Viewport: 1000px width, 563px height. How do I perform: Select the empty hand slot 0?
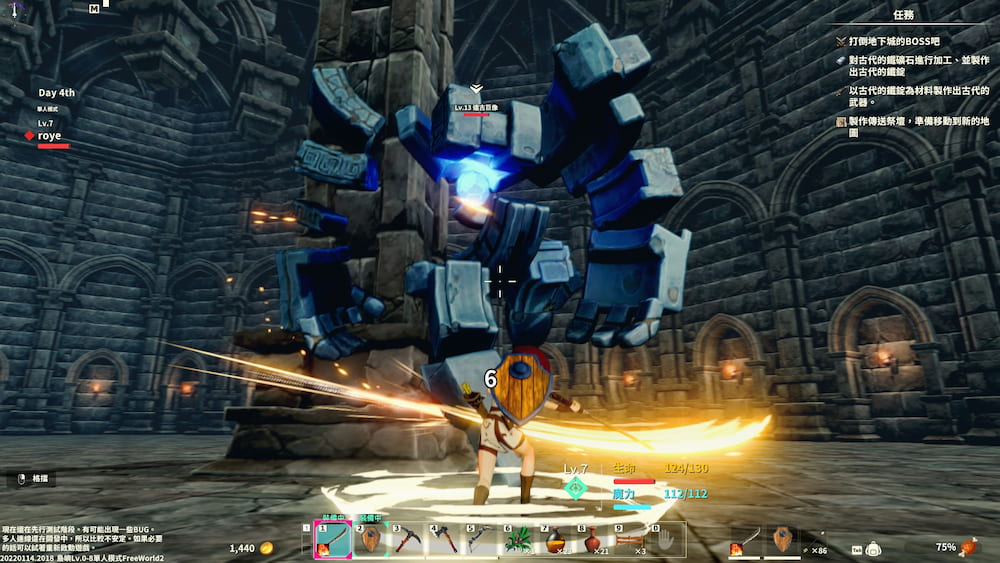click(668, 541)
